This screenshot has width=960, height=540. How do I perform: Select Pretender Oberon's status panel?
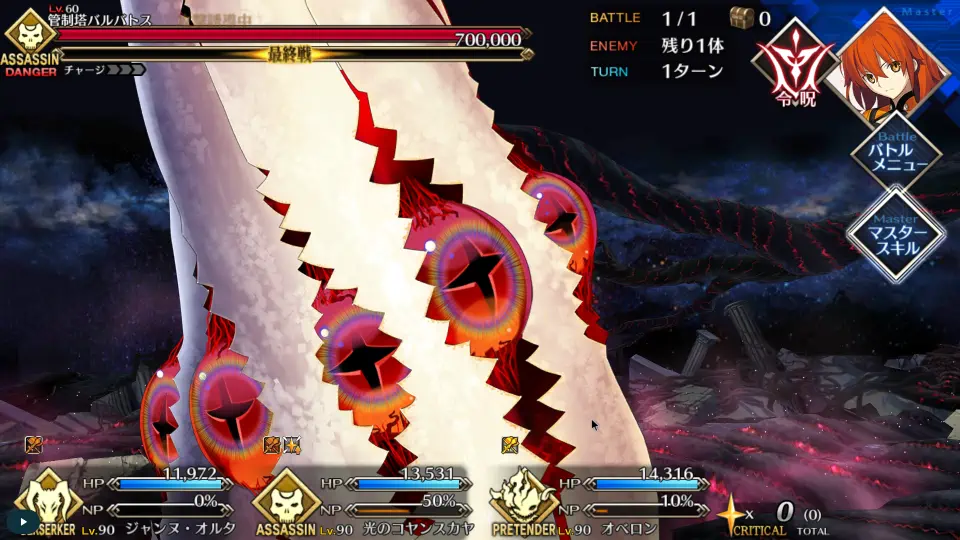(x=604, y=501)
